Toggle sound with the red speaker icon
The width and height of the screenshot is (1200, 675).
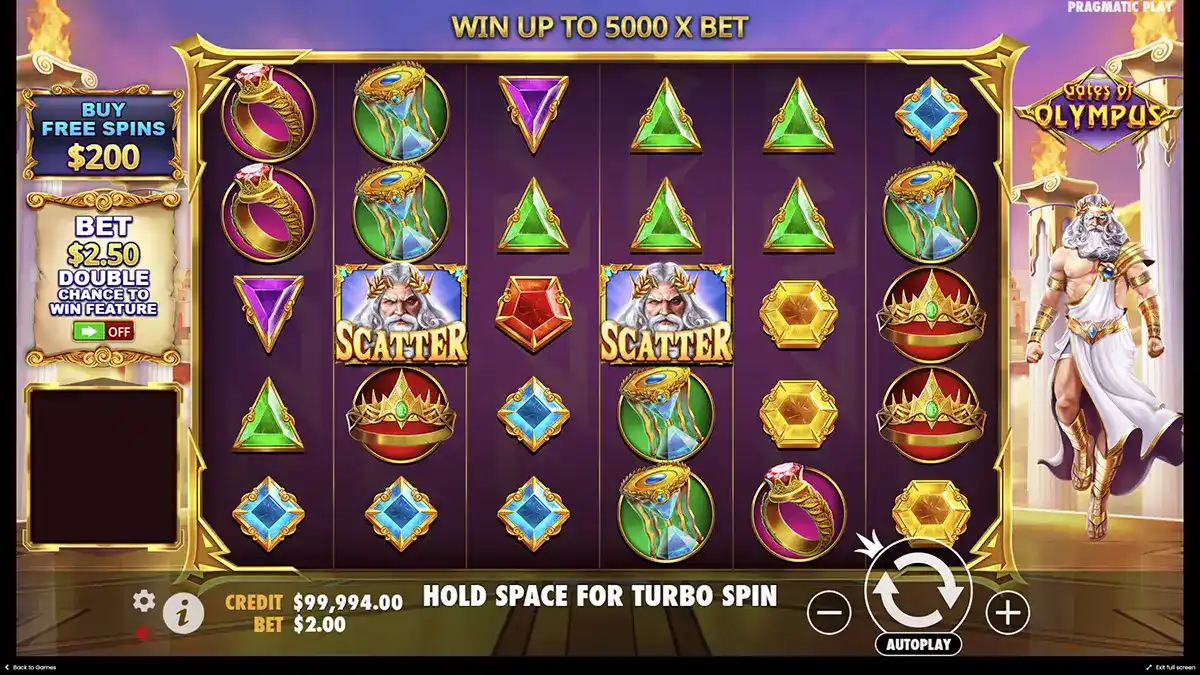(144, 632)
